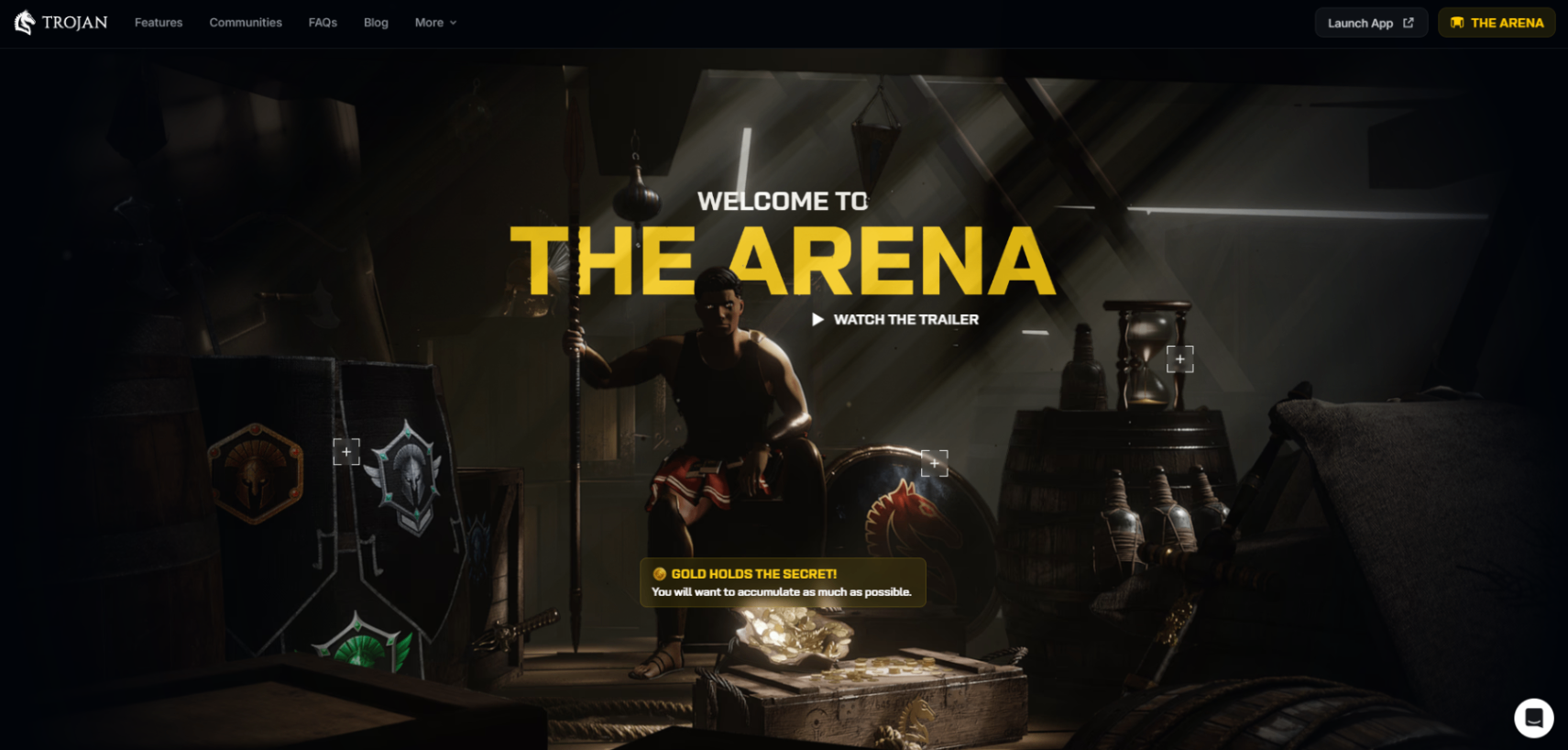Navigate to the Communities section
Viewport: 1568px width, 750px height.
pyautogui.click(x=245, y=22)
